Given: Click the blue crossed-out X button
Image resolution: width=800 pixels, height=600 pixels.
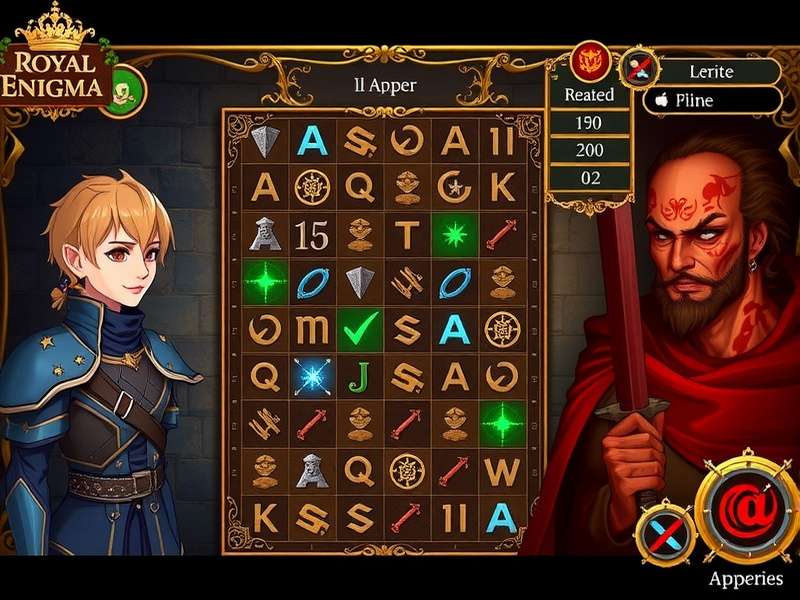Looking at the screenshot, I should coord(664,531).
